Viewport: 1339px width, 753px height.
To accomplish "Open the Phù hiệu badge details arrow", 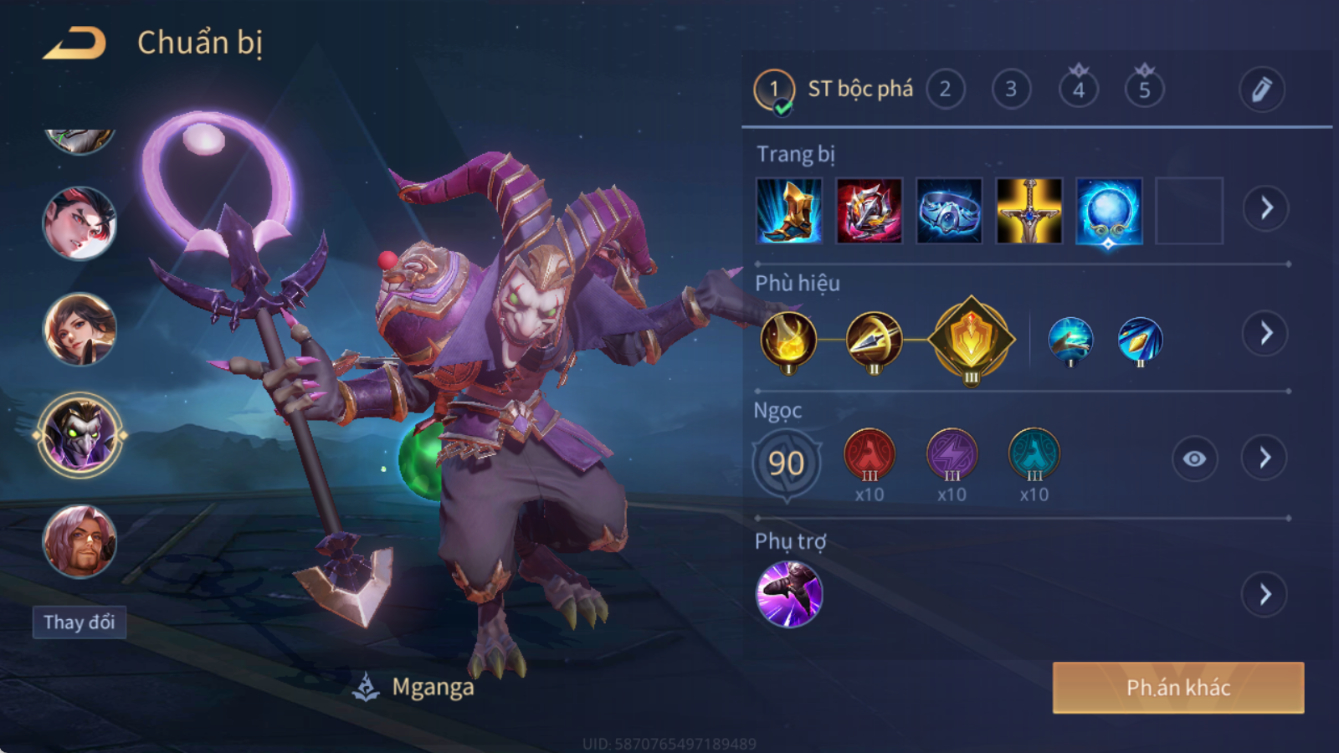I will pyautogui.click(x=1265, y=333).
